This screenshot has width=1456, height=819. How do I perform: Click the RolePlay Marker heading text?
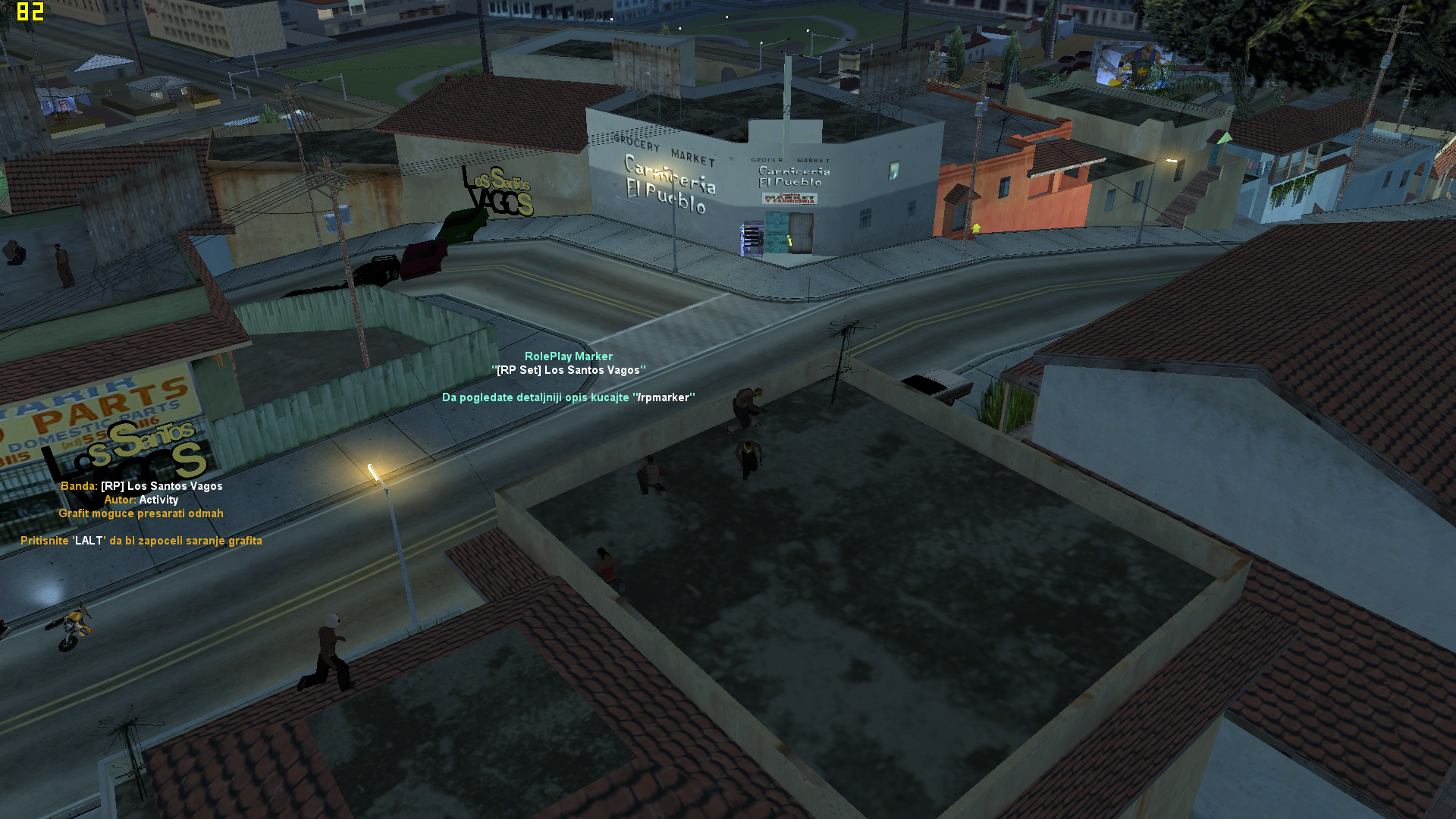coord(570,356)
